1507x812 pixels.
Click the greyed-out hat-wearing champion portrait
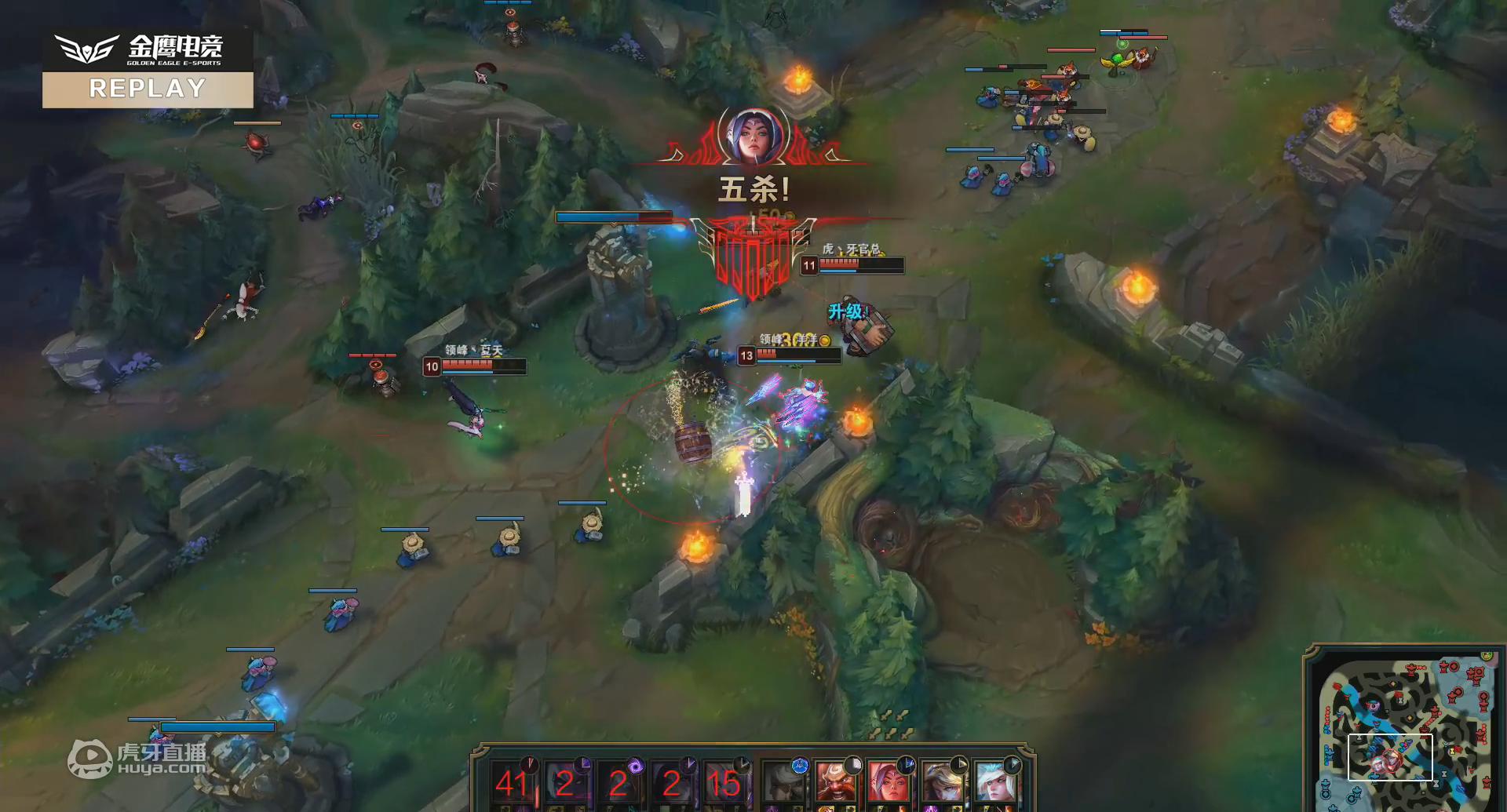pos(783,782)
